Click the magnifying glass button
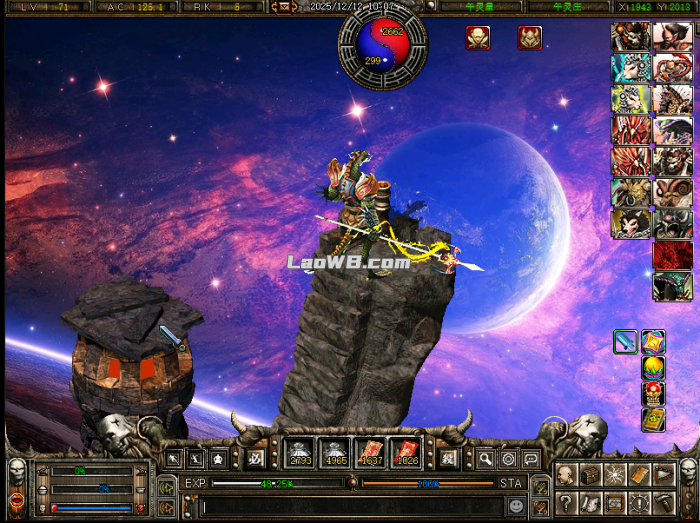The height and width of the screenshot is (523, 700). 485,459
